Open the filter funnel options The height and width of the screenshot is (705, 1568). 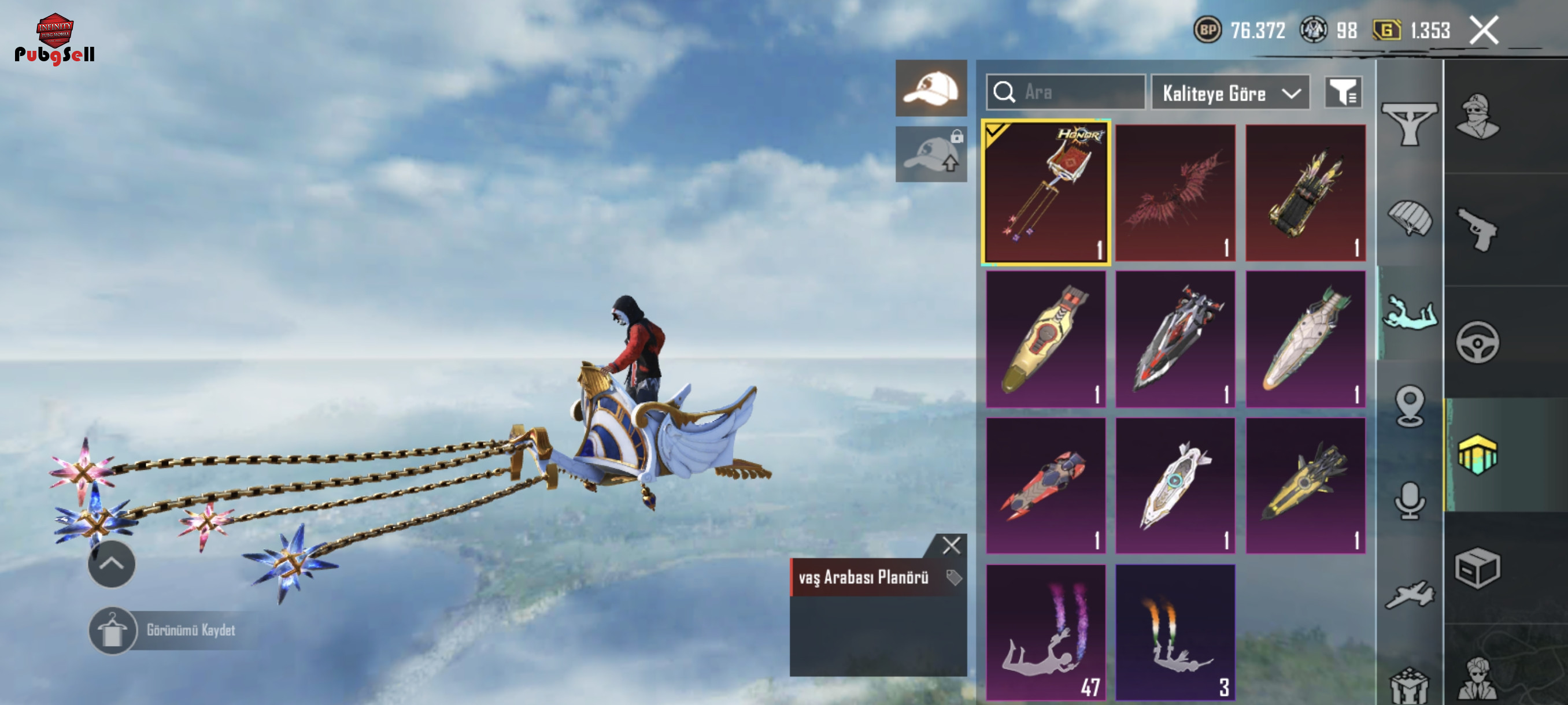[1343, 92]
